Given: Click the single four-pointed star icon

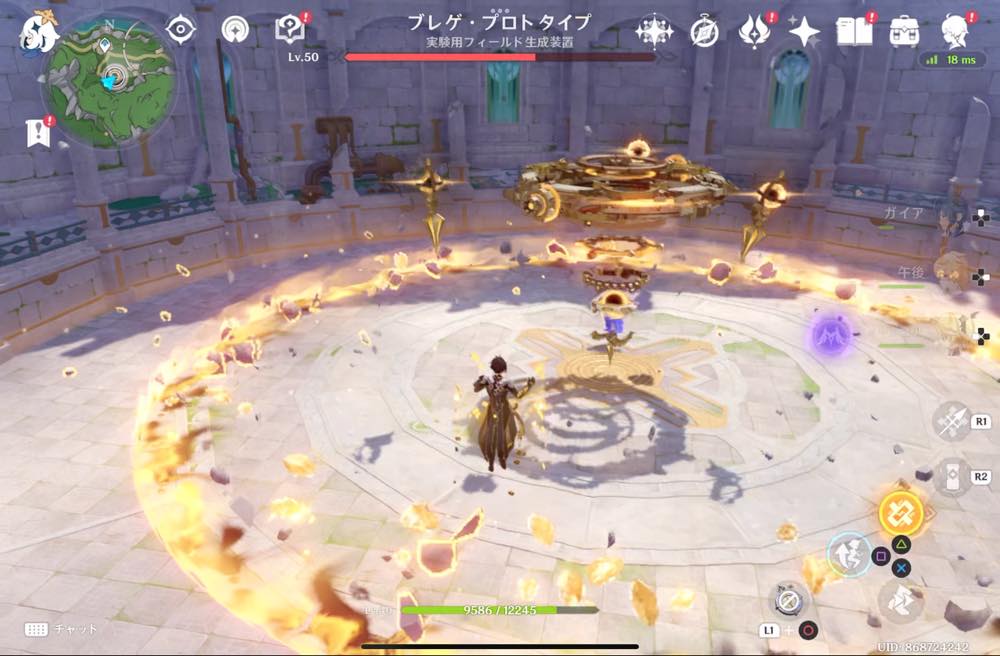Looking at the screenshot, I should 804,32.
